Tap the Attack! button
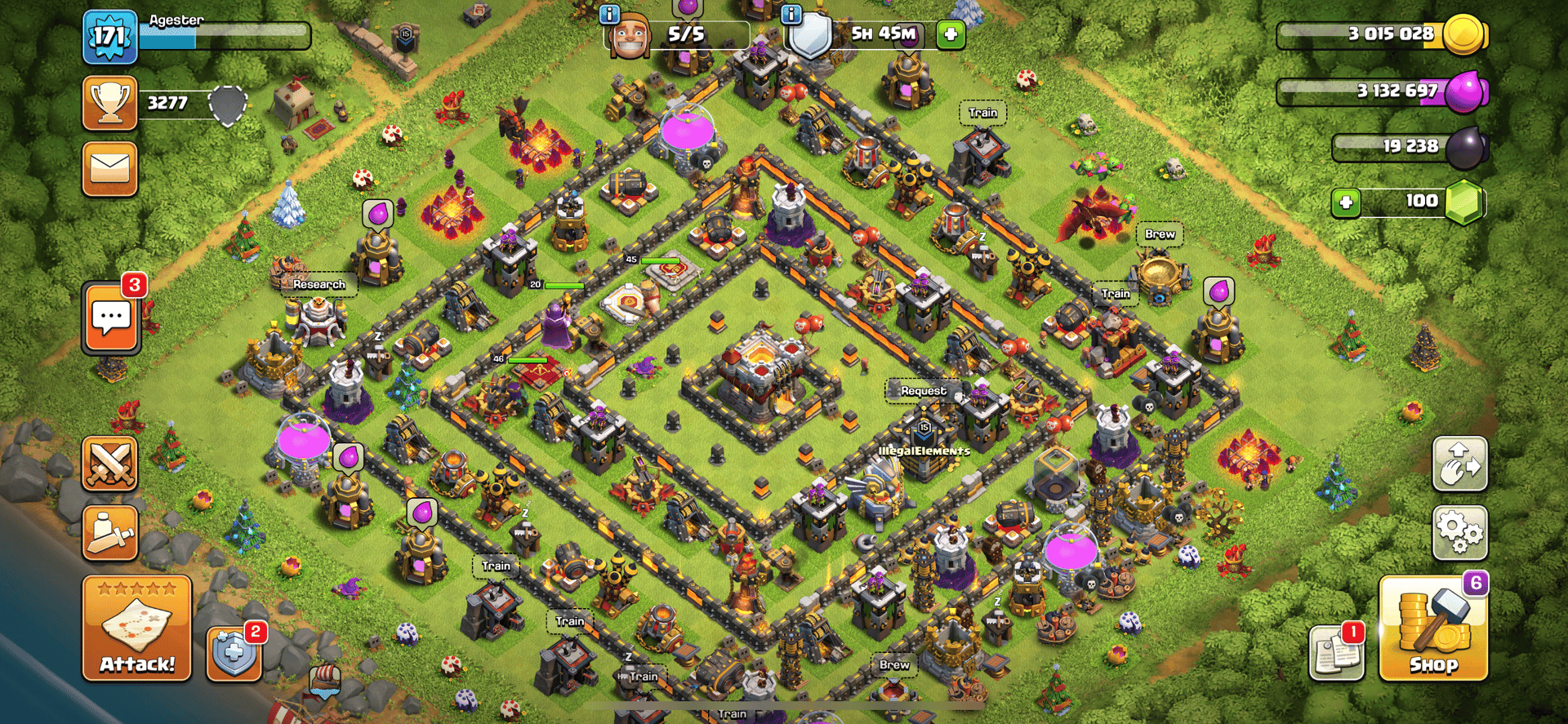Viewport: 1568px width, 724px height. tap(136, 628)
